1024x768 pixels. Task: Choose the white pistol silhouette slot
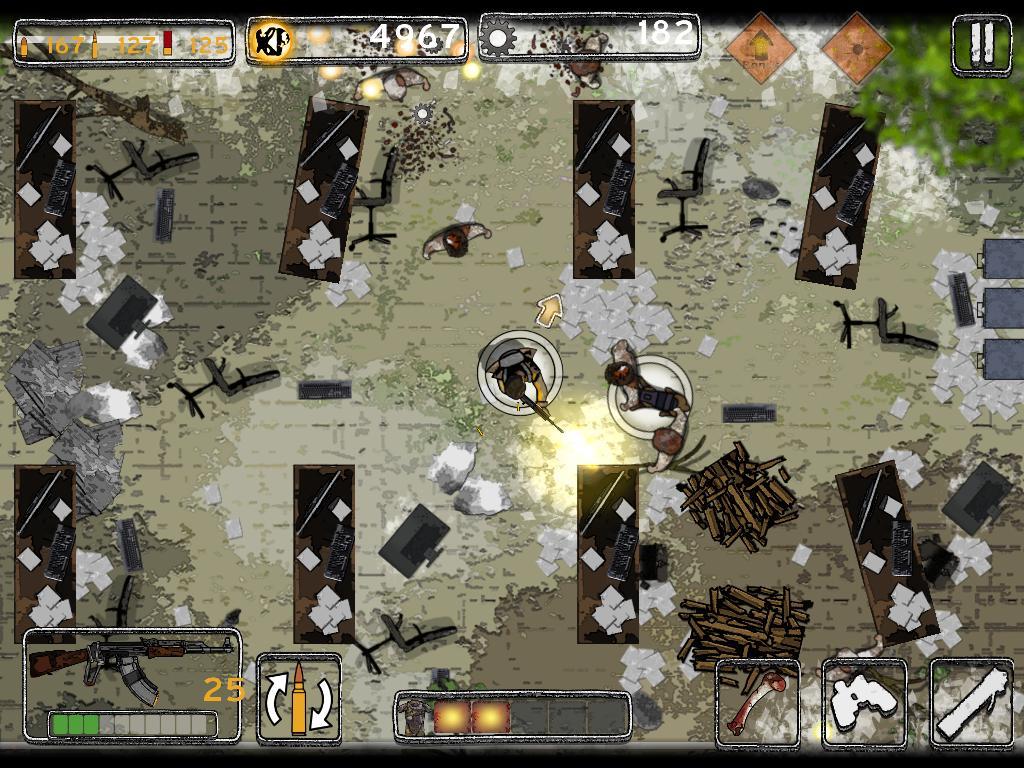coord(863,703)
